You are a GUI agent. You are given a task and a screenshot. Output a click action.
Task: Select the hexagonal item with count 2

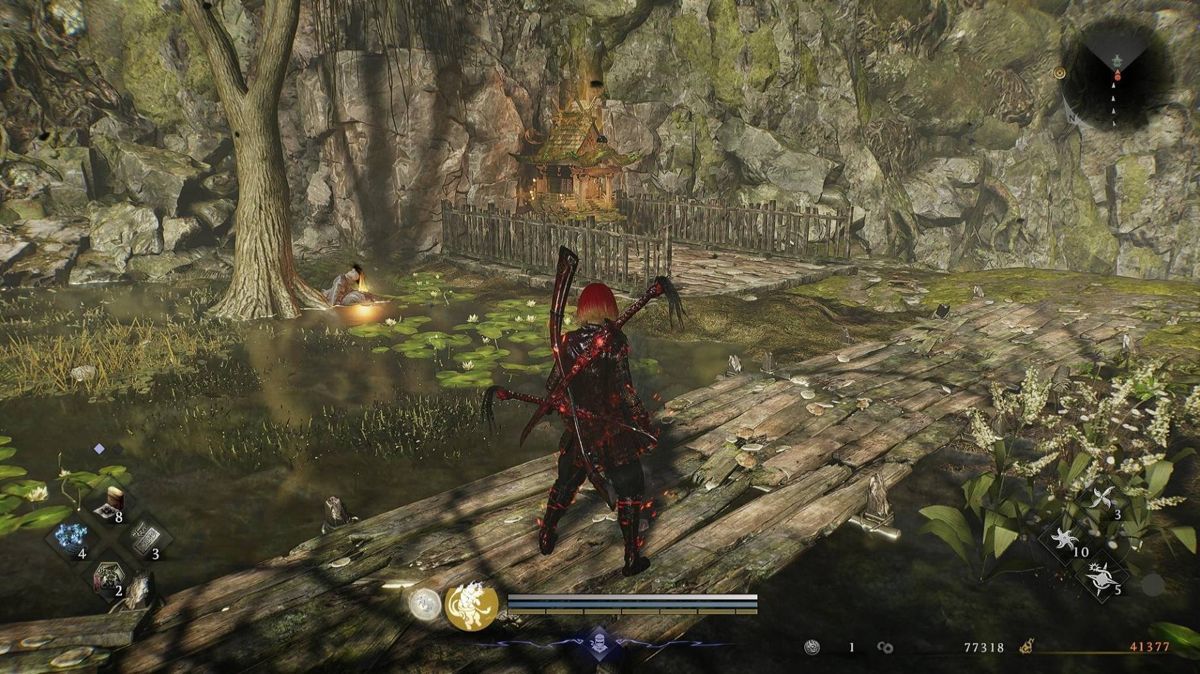106,576
